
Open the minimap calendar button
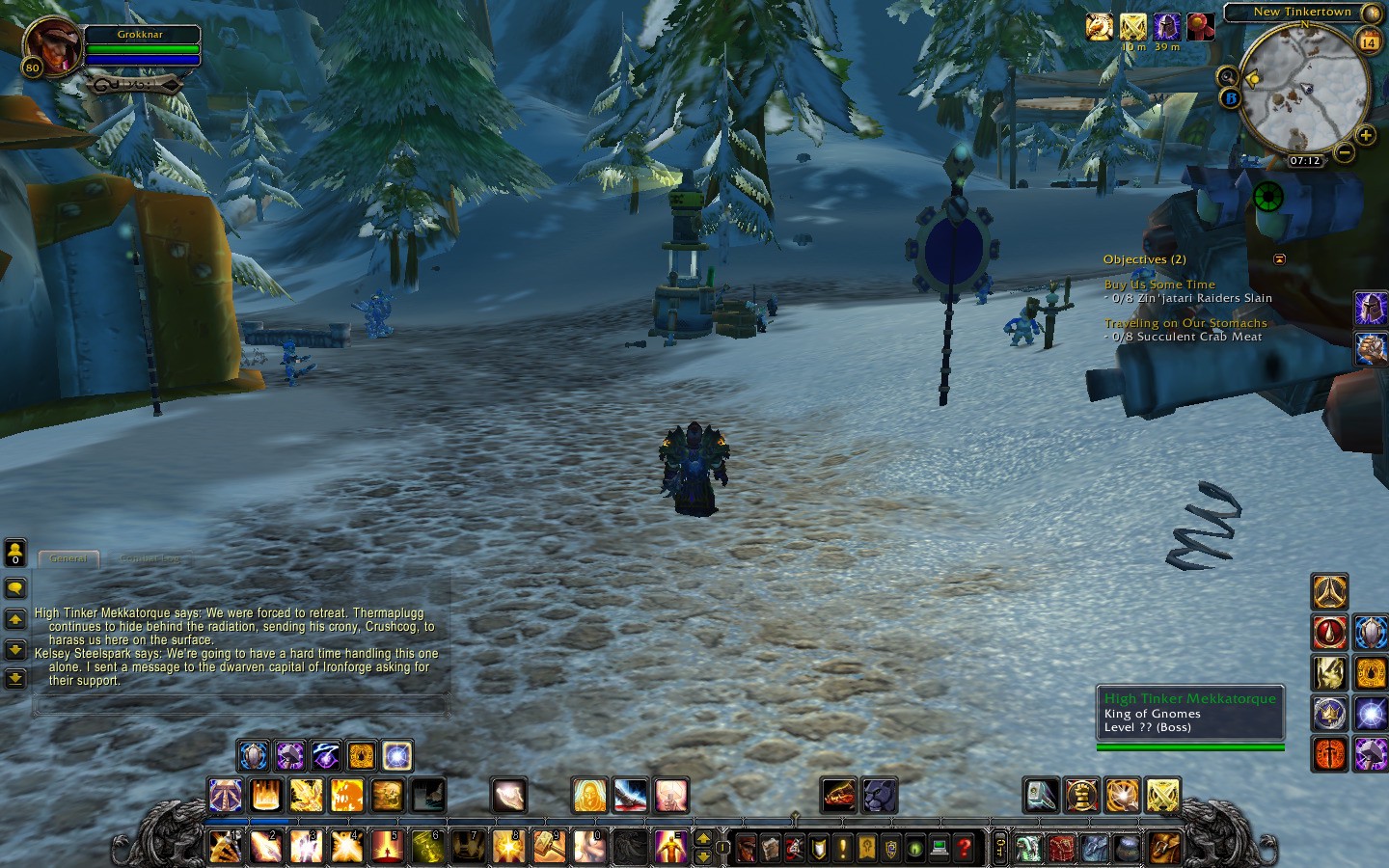1369,41
